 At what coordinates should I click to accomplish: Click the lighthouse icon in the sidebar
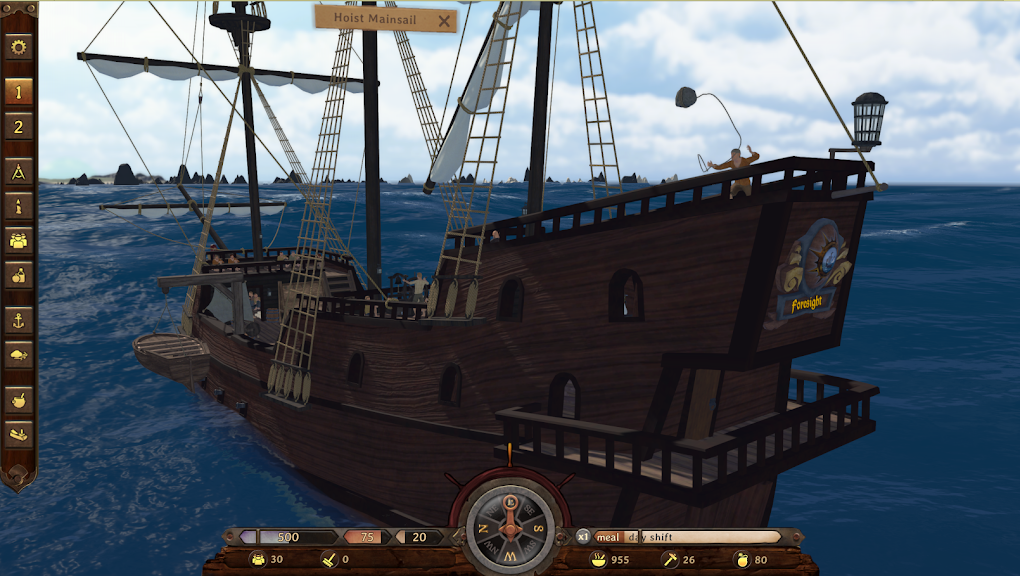point(19,206)
